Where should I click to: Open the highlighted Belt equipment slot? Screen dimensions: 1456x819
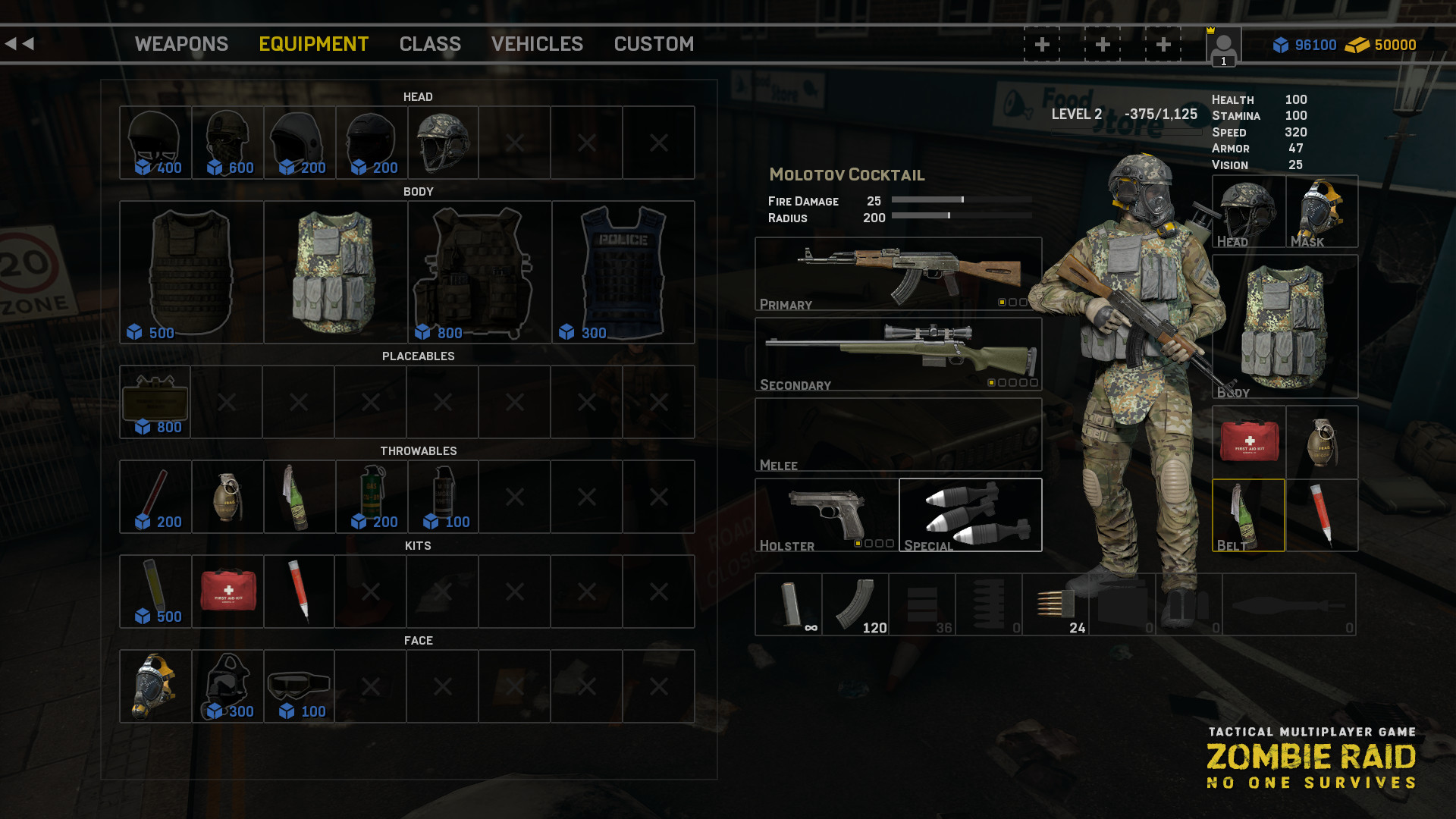[1247, 514]
